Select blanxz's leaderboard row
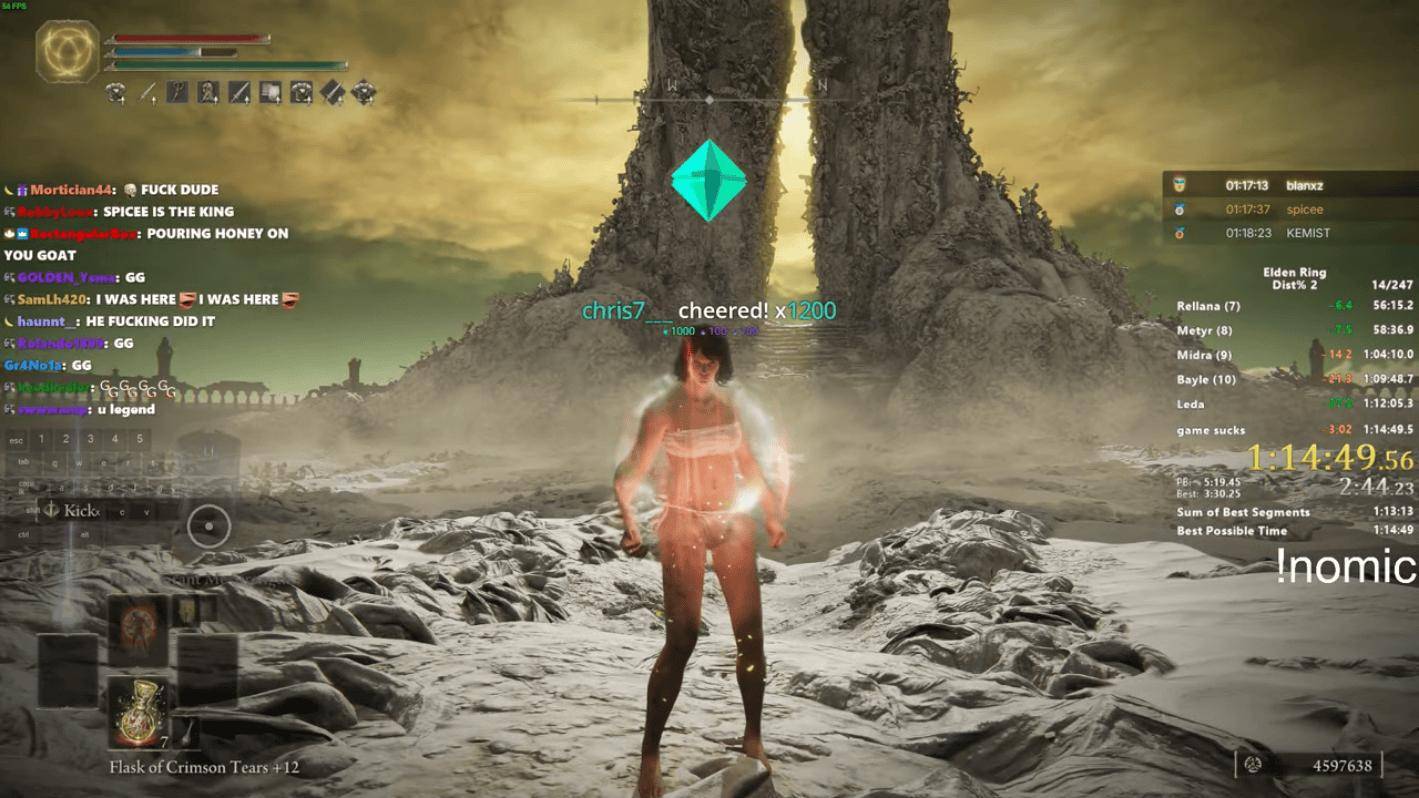The height and width of the screenshot is (798, 1419). point(1288,185)
